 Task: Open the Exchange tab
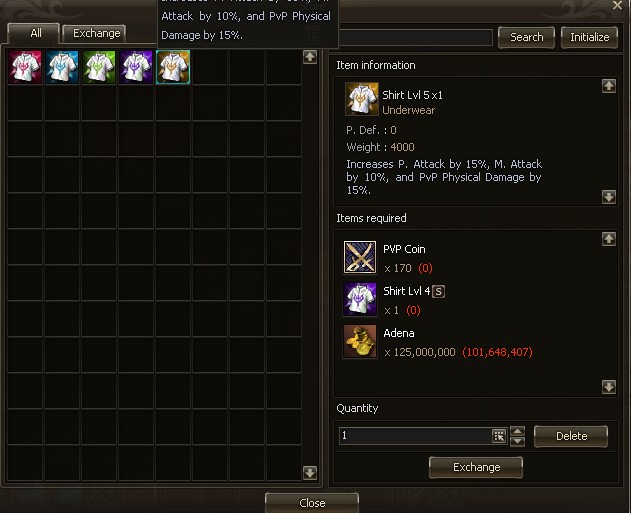[x=96, y=34]
